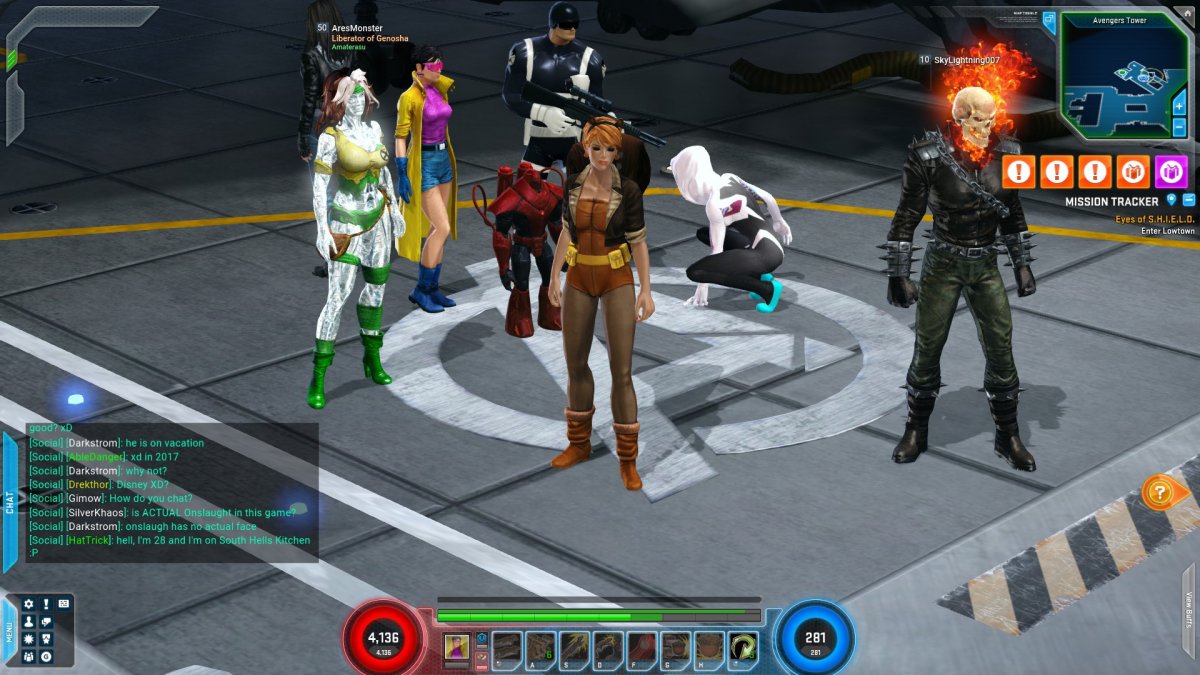Open the orange question mark help button

point(1159,492)
